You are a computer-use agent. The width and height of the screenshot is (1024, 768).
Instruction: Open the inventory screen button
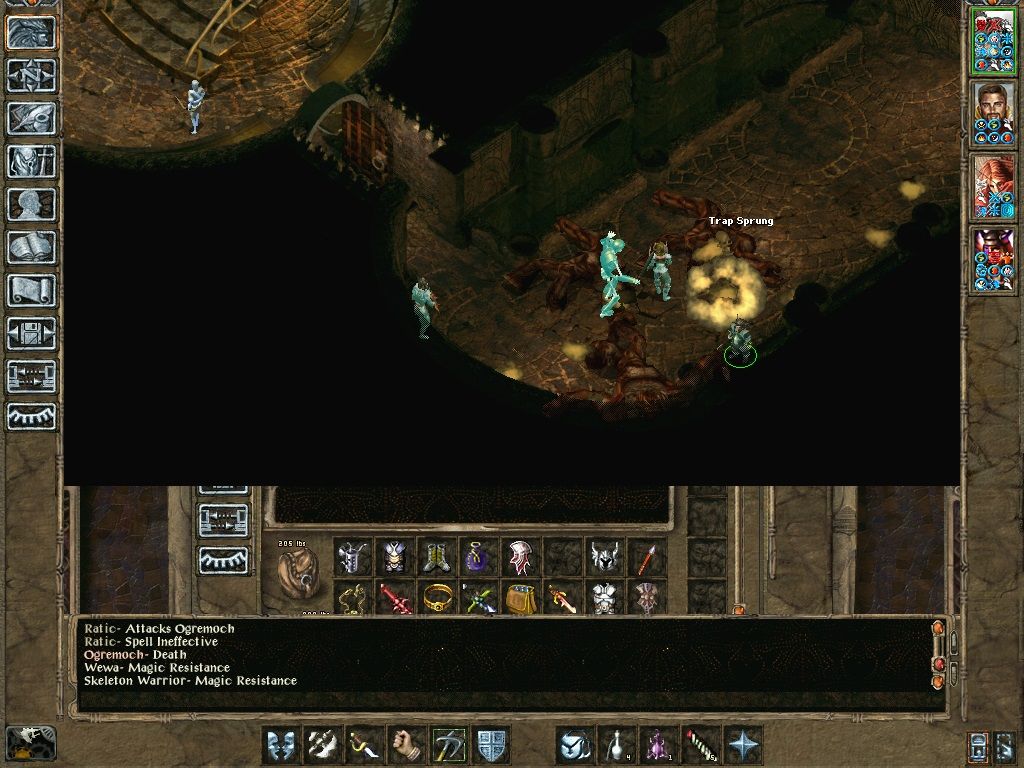point(32,161)
